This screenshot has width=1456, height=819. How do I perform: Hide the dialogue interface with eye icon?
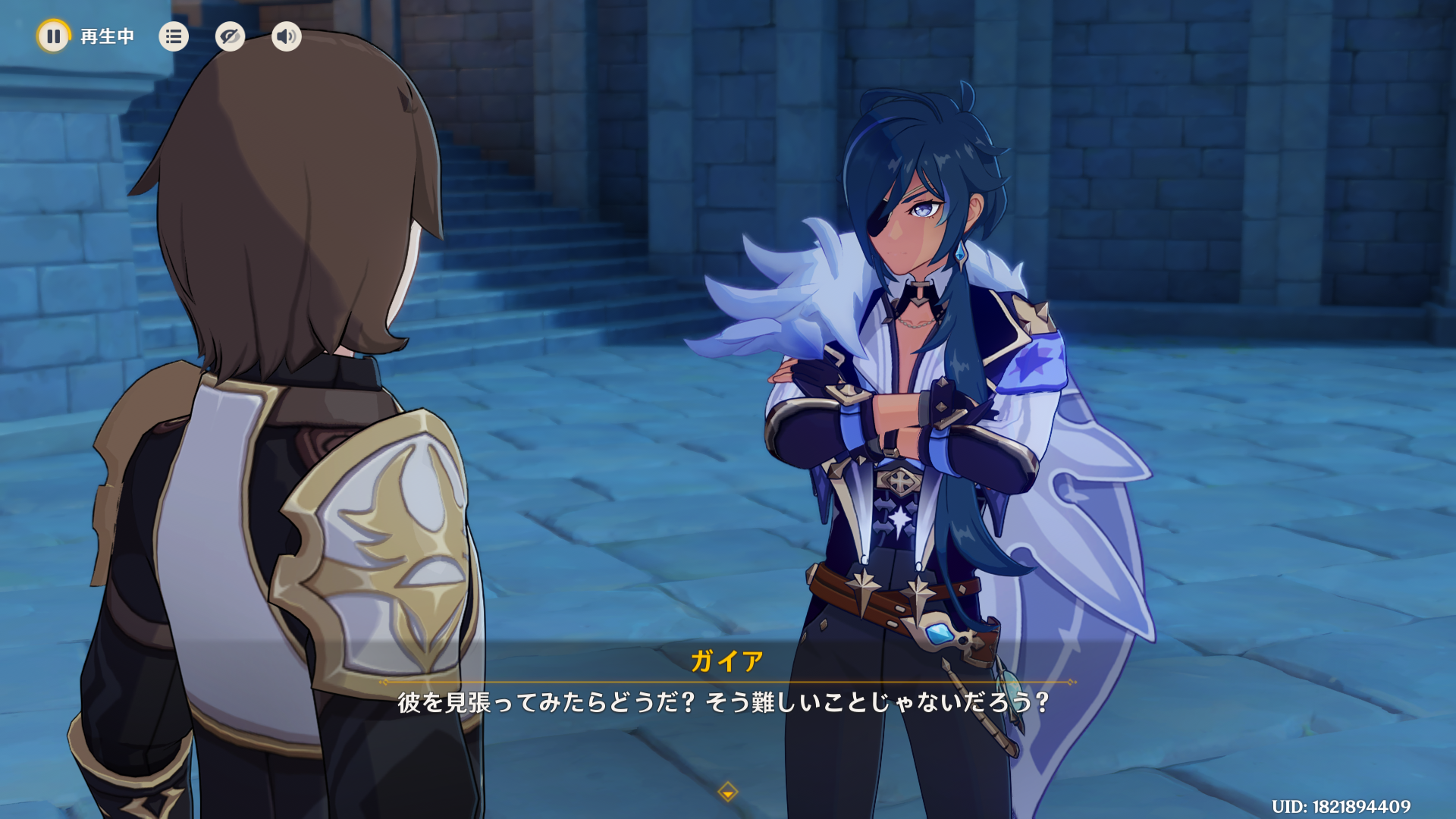pyautogui.click(x=230, y=36)
